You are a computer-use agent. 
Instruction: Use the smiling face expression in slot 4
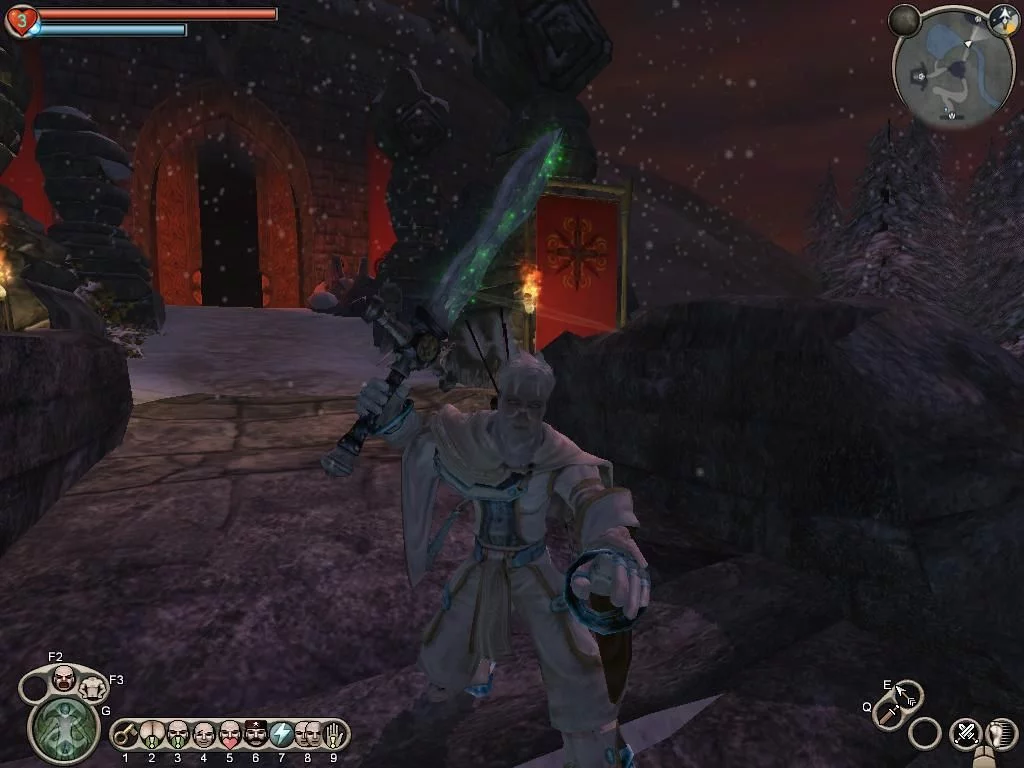click(x=203, y=735)
